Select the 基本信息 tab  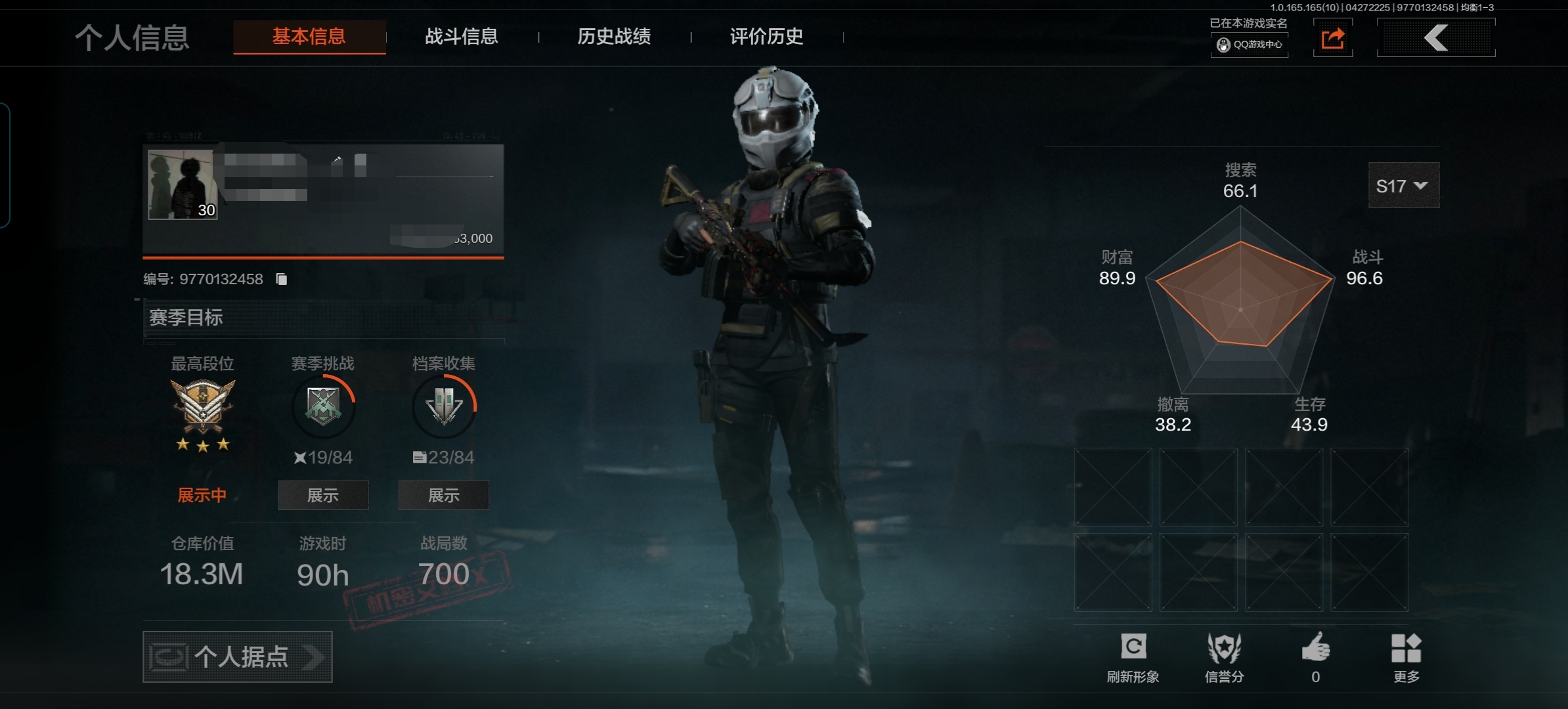pyautogui.click(x=309, y=37)
